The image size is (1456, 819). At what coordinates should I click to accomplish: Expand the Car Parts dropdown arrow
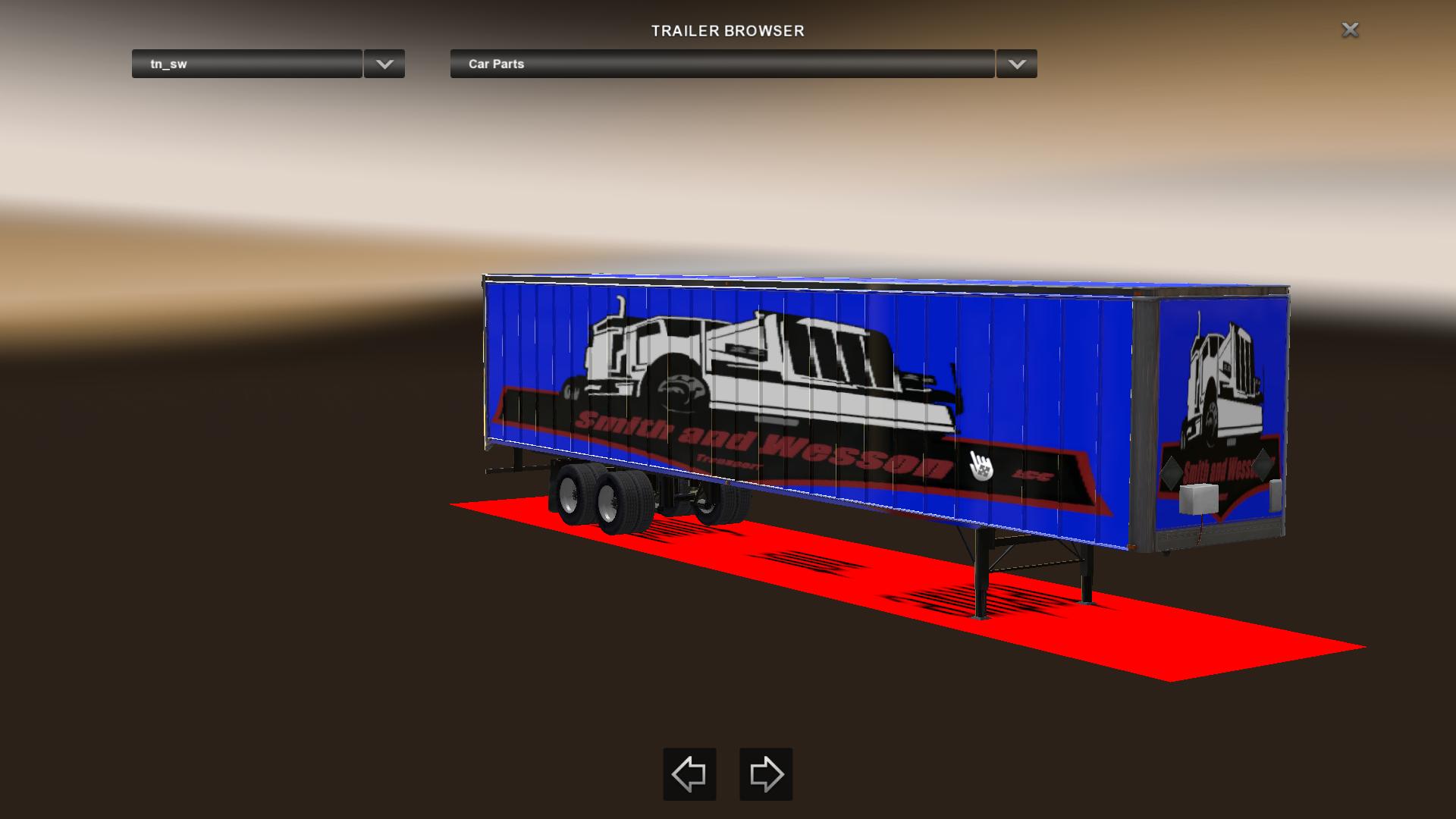point(1017,64)
